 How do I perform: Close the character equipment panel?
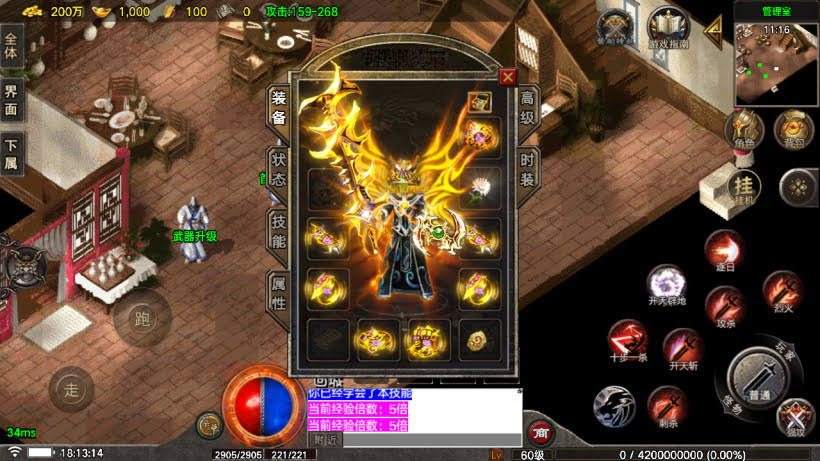click(508, 76)
